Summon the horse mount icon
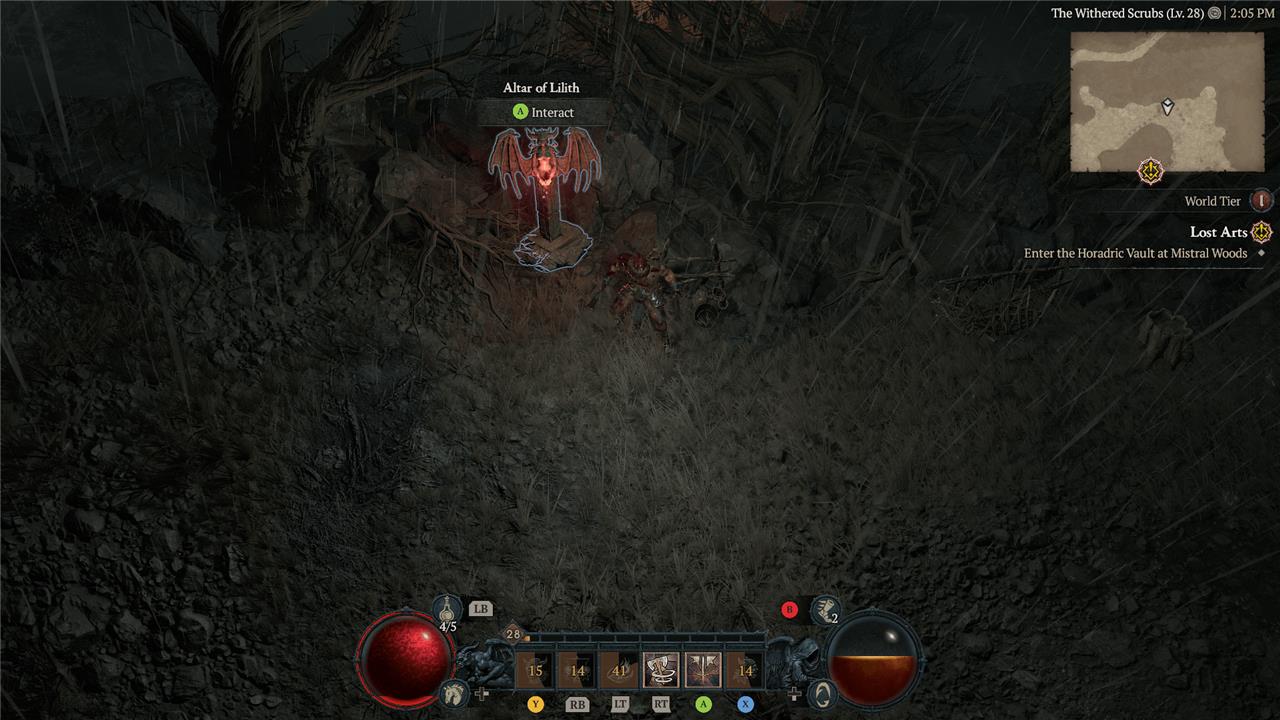The width and height of the screenshot is (1280, 720). [x=453, y=692]
